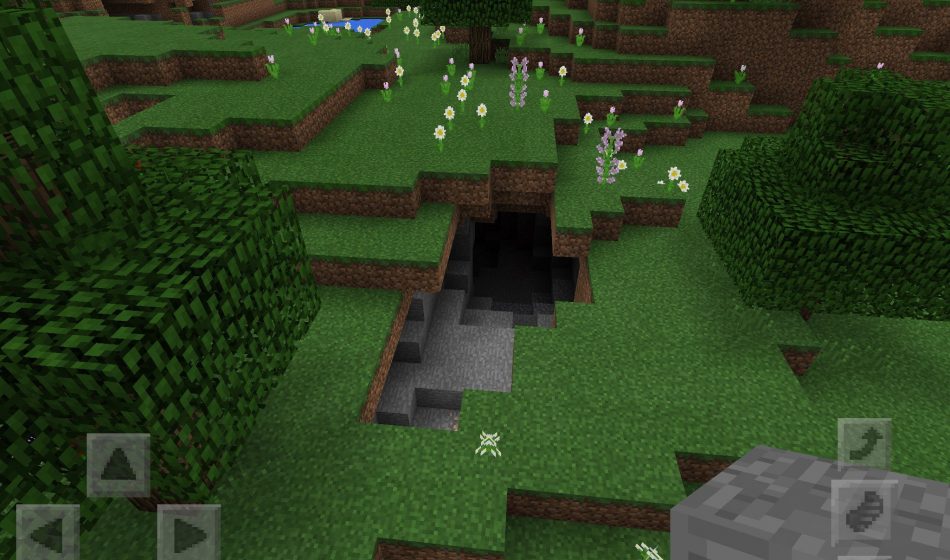Tap the move forward arrow button
Viewport: 950px width, 560px height.
coord(118,464)
